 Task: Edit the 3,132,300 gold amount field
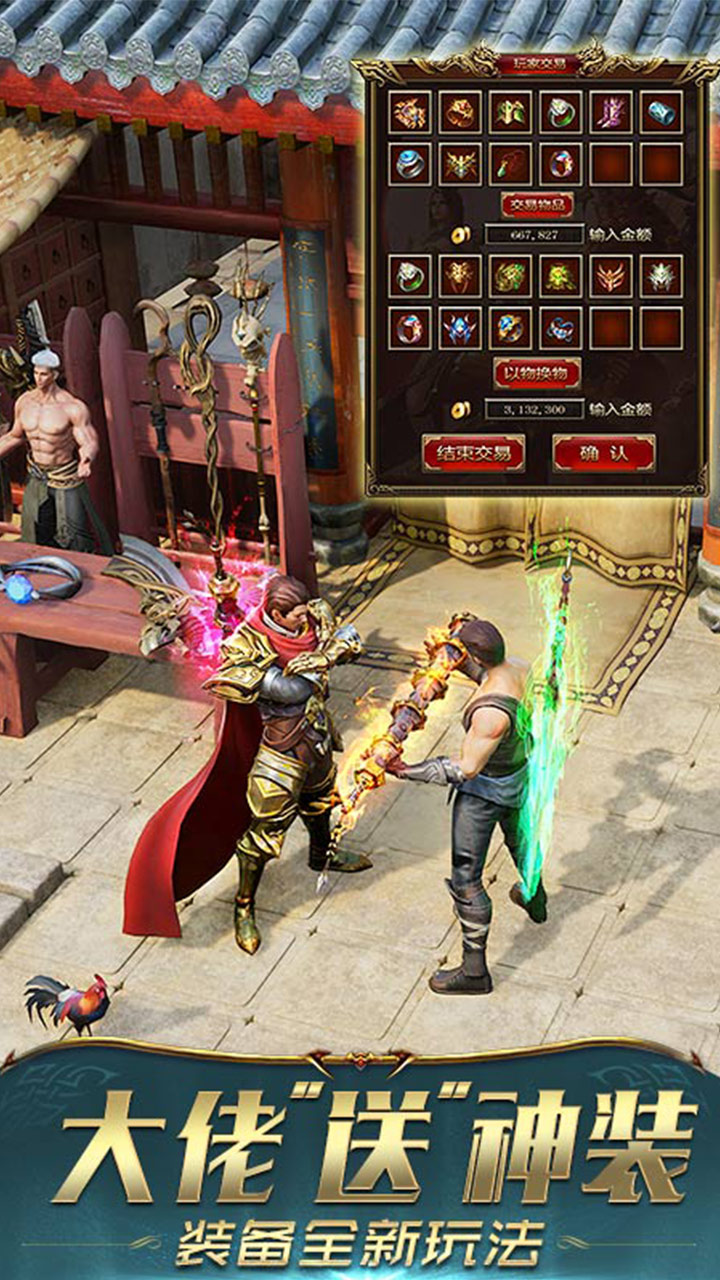point(534,409)
